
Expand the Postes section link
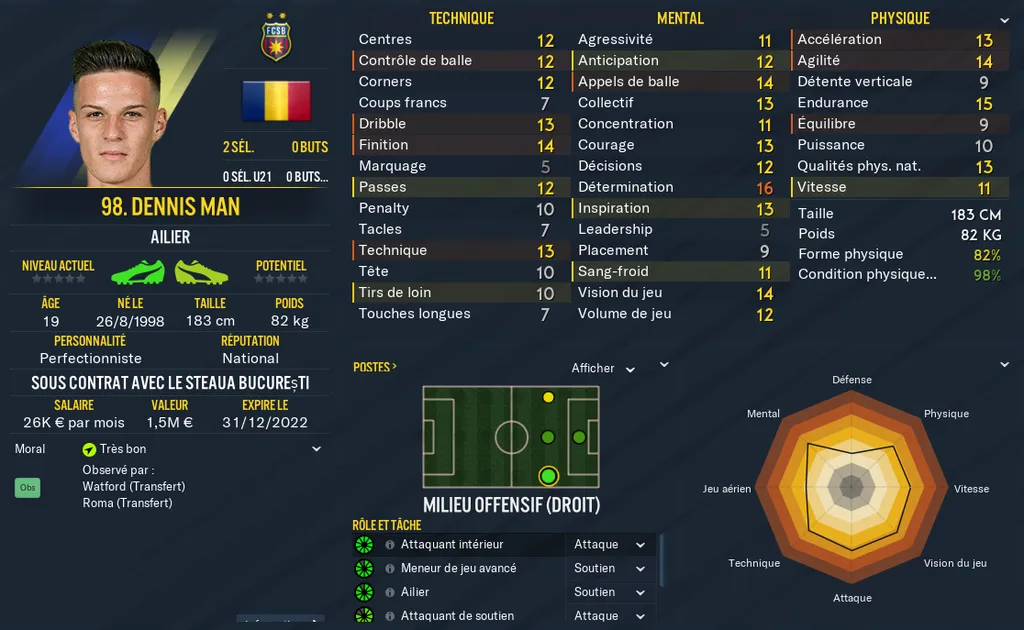coord(374,367)
